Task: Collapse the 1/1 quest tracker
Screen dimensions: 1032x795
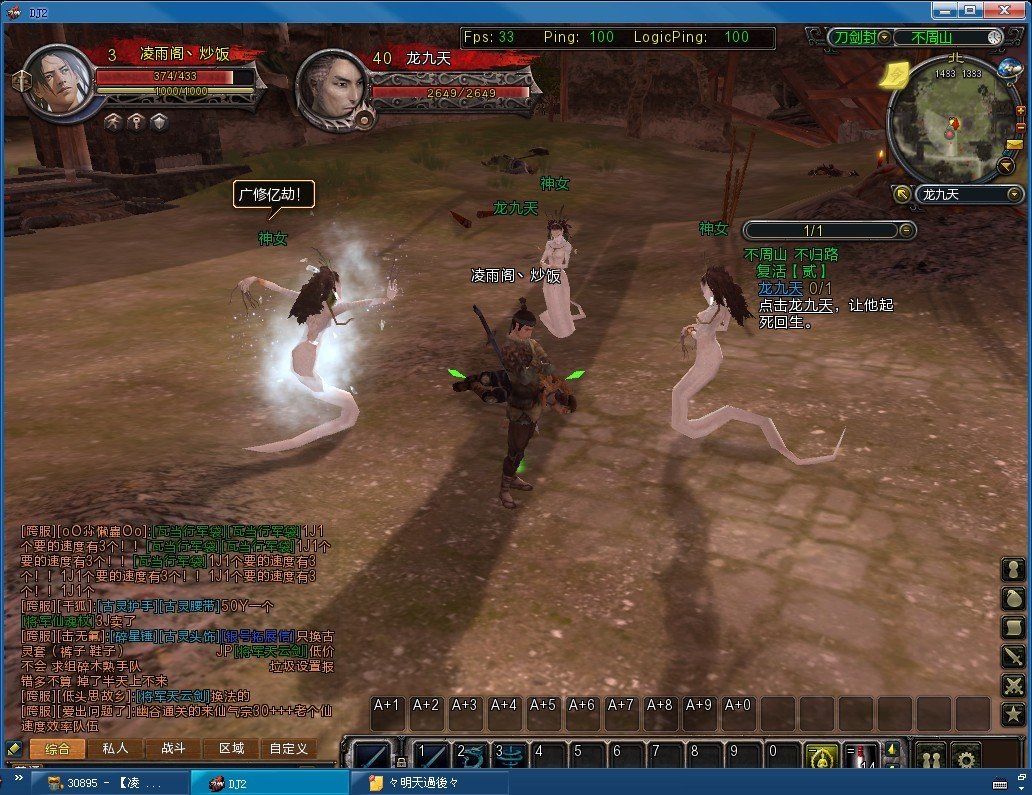Action: pos(906,231)
